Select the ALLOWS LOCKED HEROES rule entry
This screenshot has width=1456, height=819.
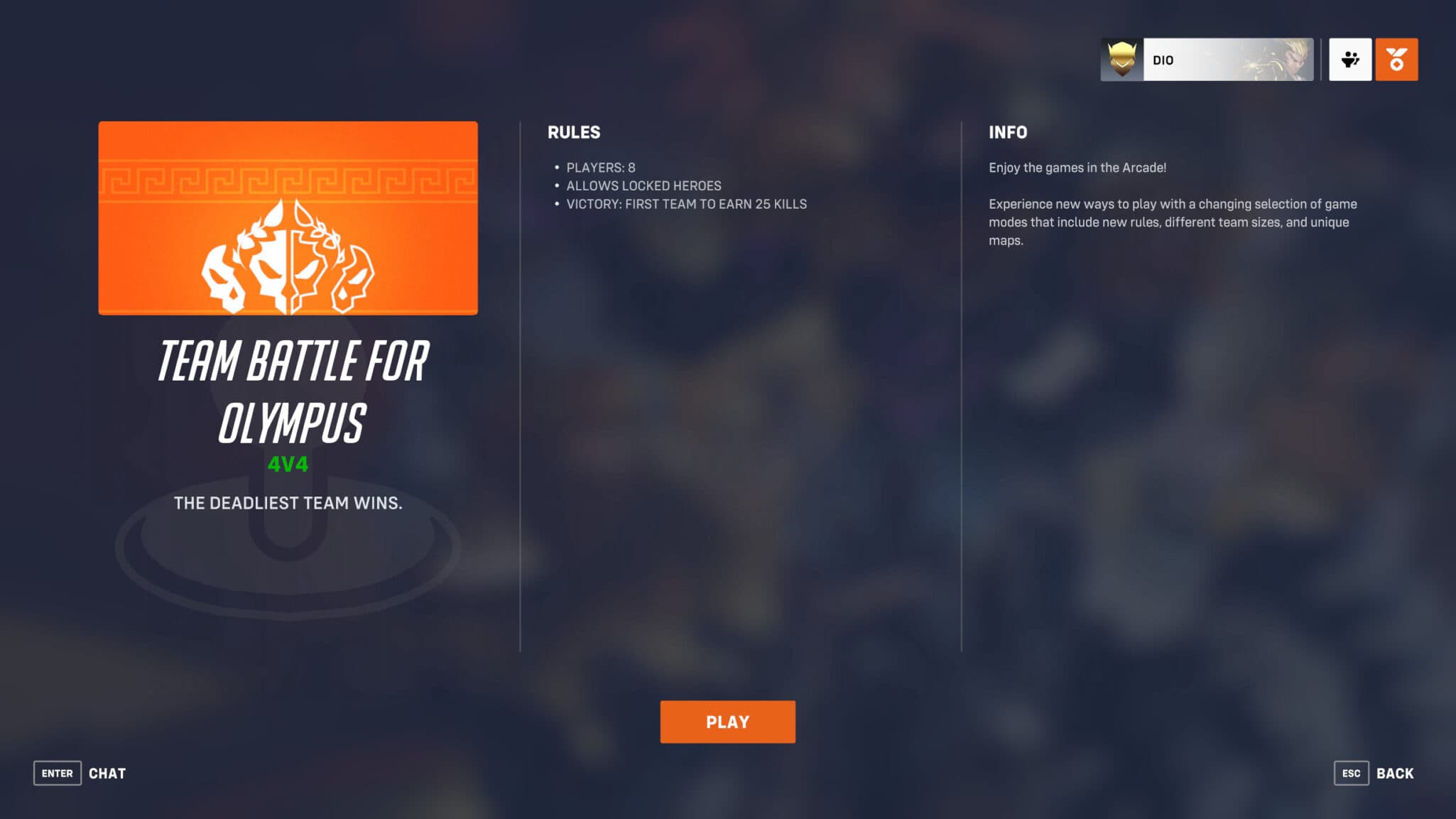(642, 185)
